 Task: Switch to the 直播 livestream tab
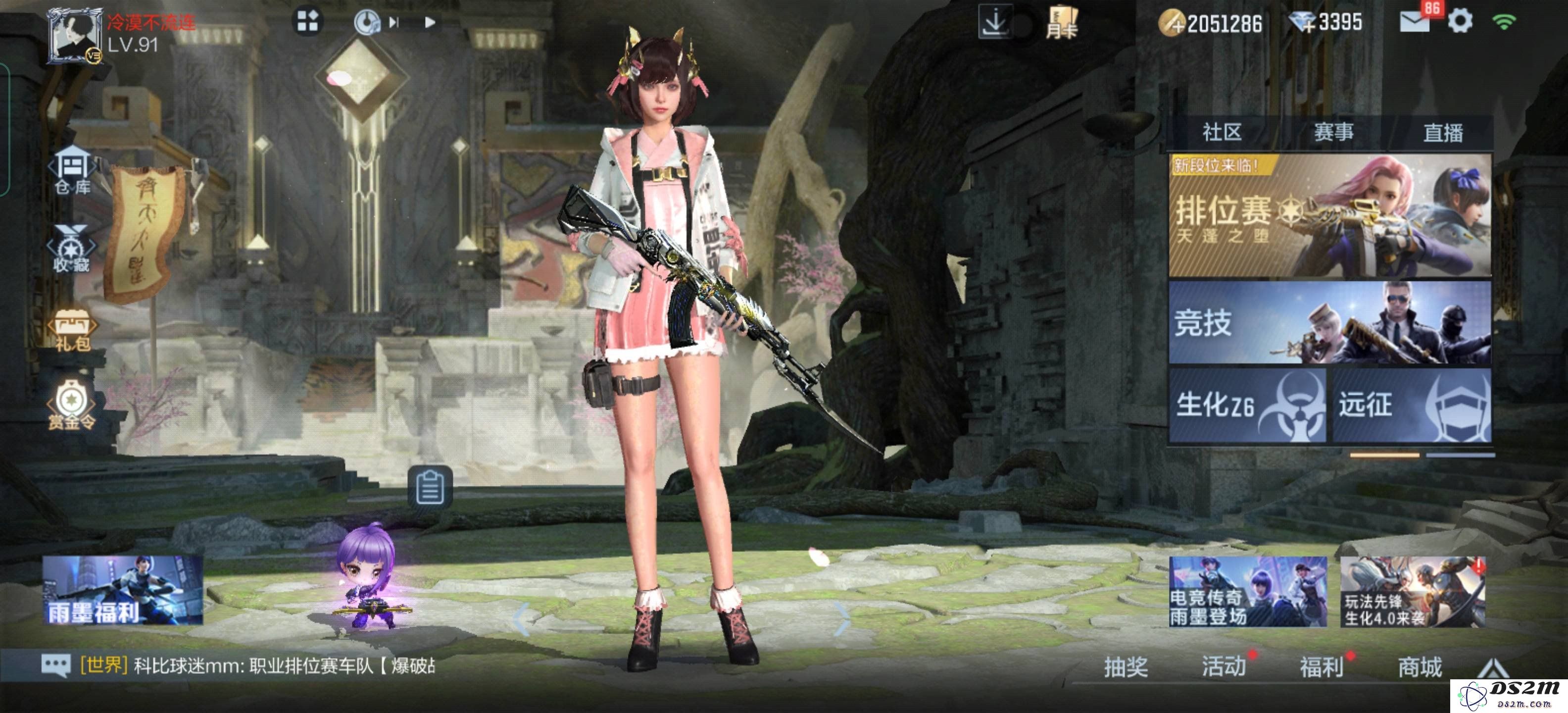1443,132
